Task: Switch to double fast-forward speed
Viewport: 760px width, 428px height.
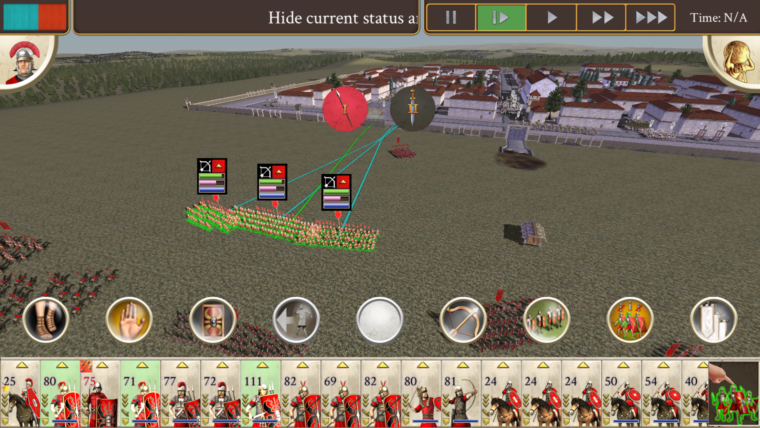Action: (x=602, y=17)
